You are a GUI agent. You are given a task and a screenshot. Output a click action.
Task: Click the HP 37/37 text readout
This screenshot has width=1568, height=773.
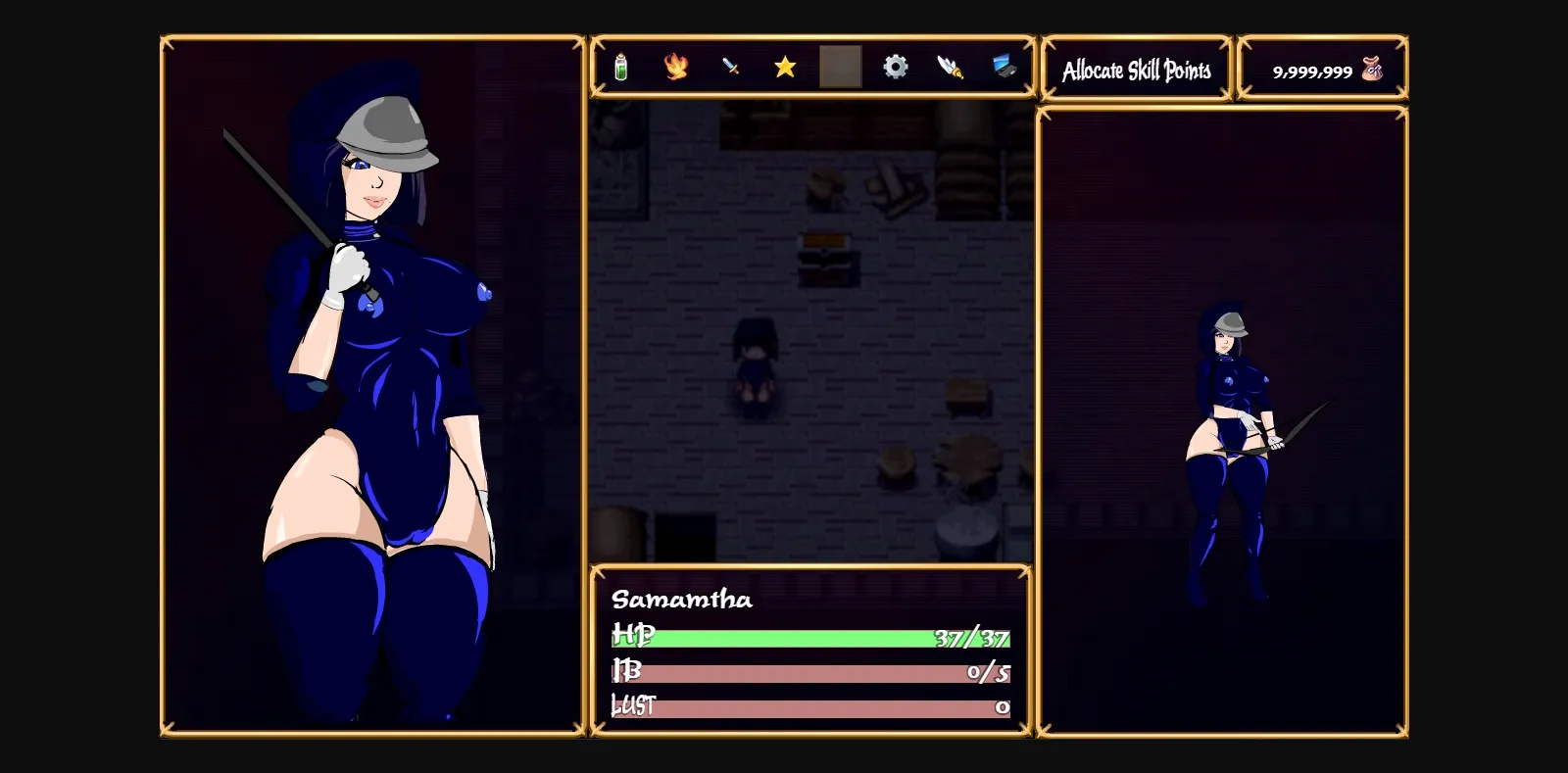[x=972, y=640]
